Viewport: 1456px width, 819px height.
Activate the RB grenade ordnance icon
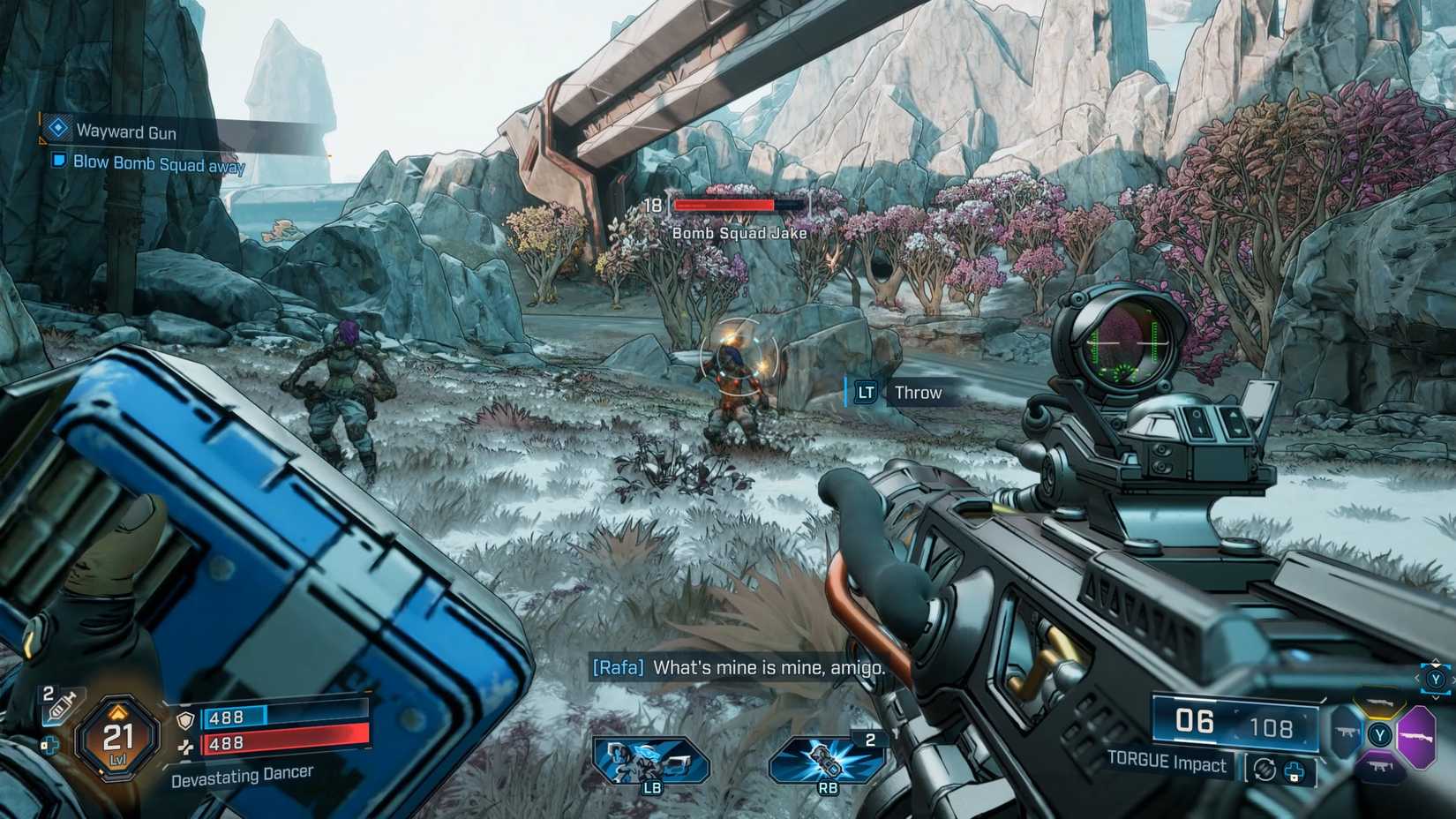click(x=827, y=760)
